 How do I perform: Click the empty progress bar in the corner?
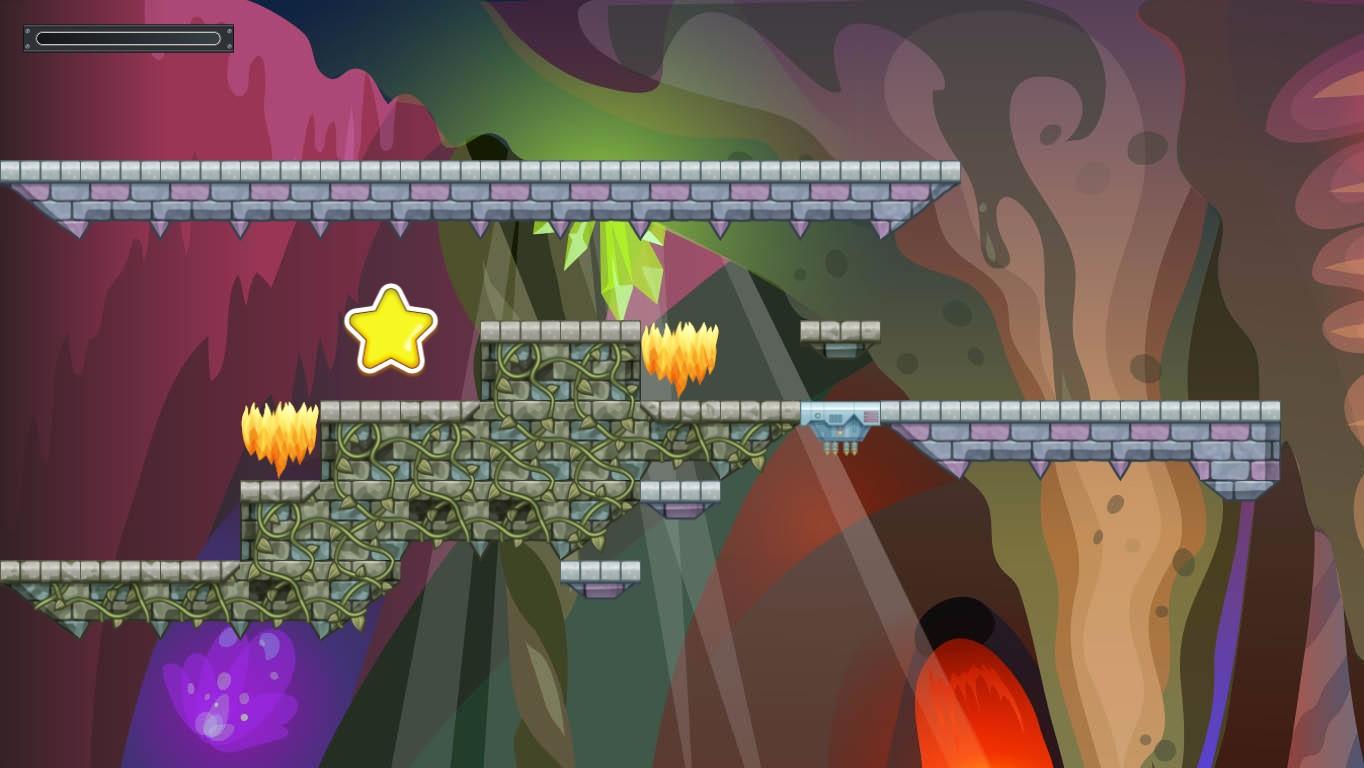(x=128, y=37)
